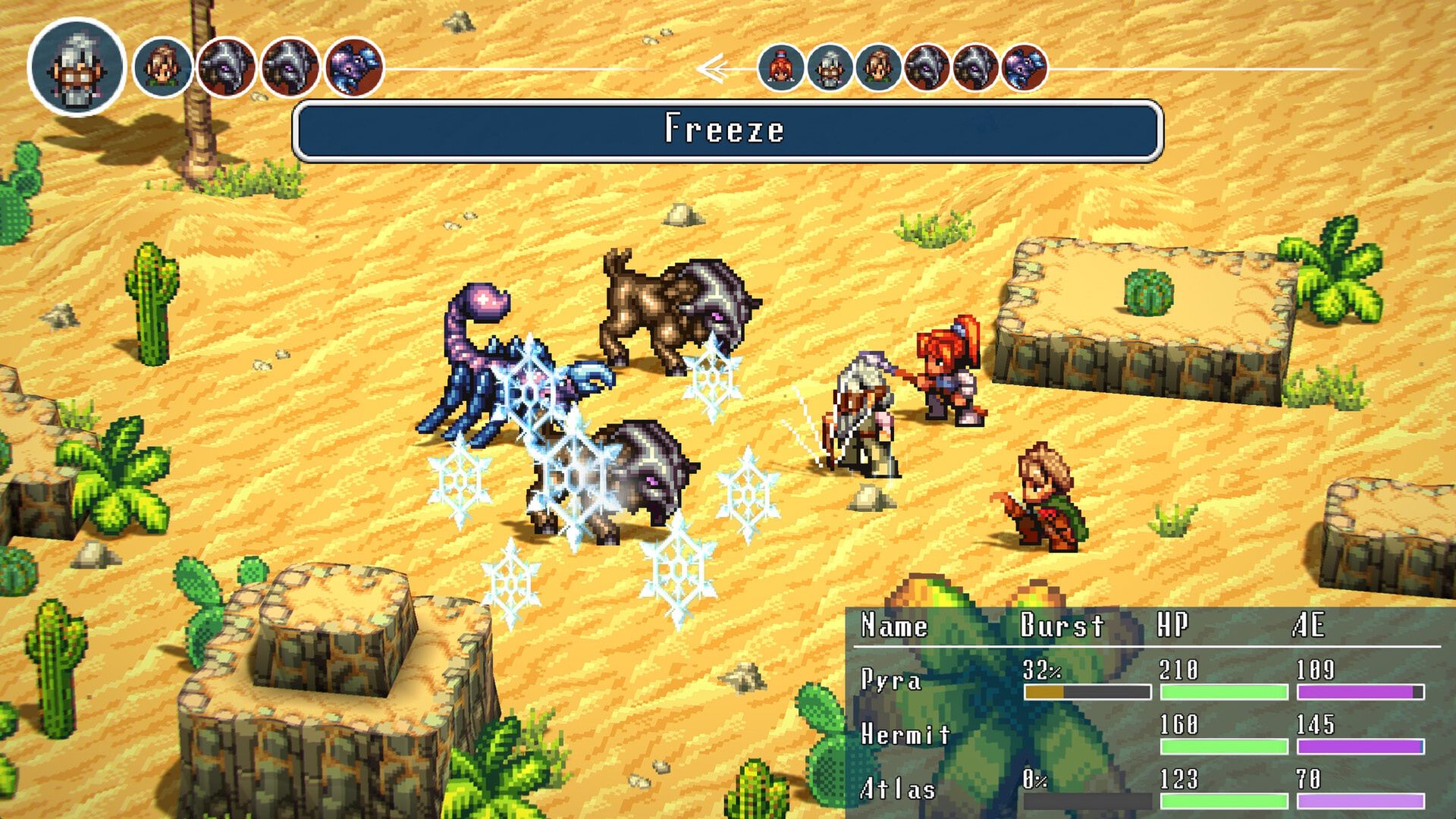Pick the small Hermit portrait in upcoming turns
The image size is (1456, 819).
point(830,68)
